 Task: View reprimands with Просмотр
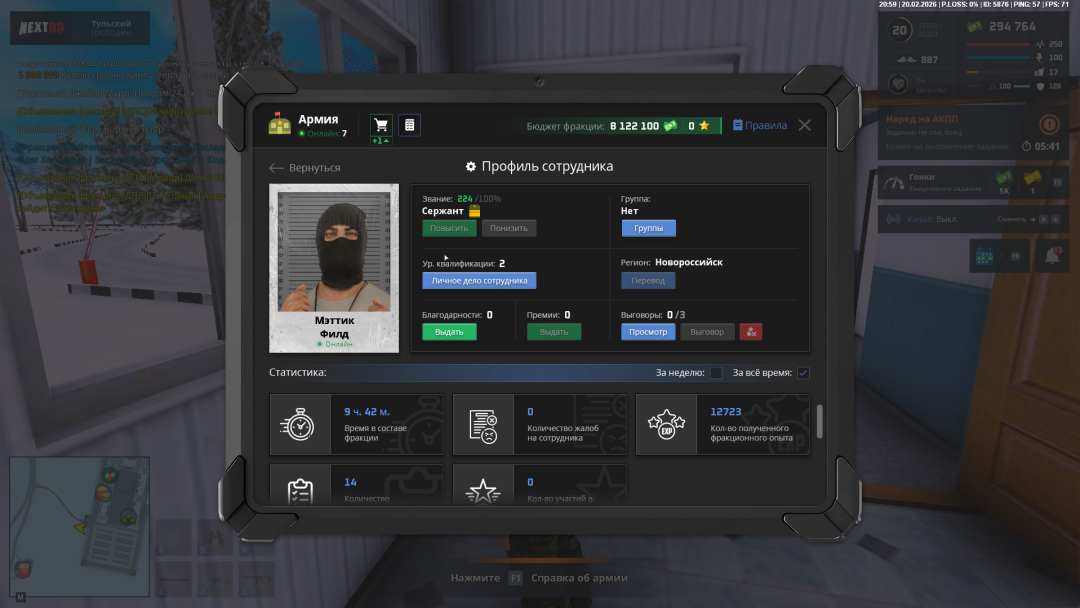[648, 332]
